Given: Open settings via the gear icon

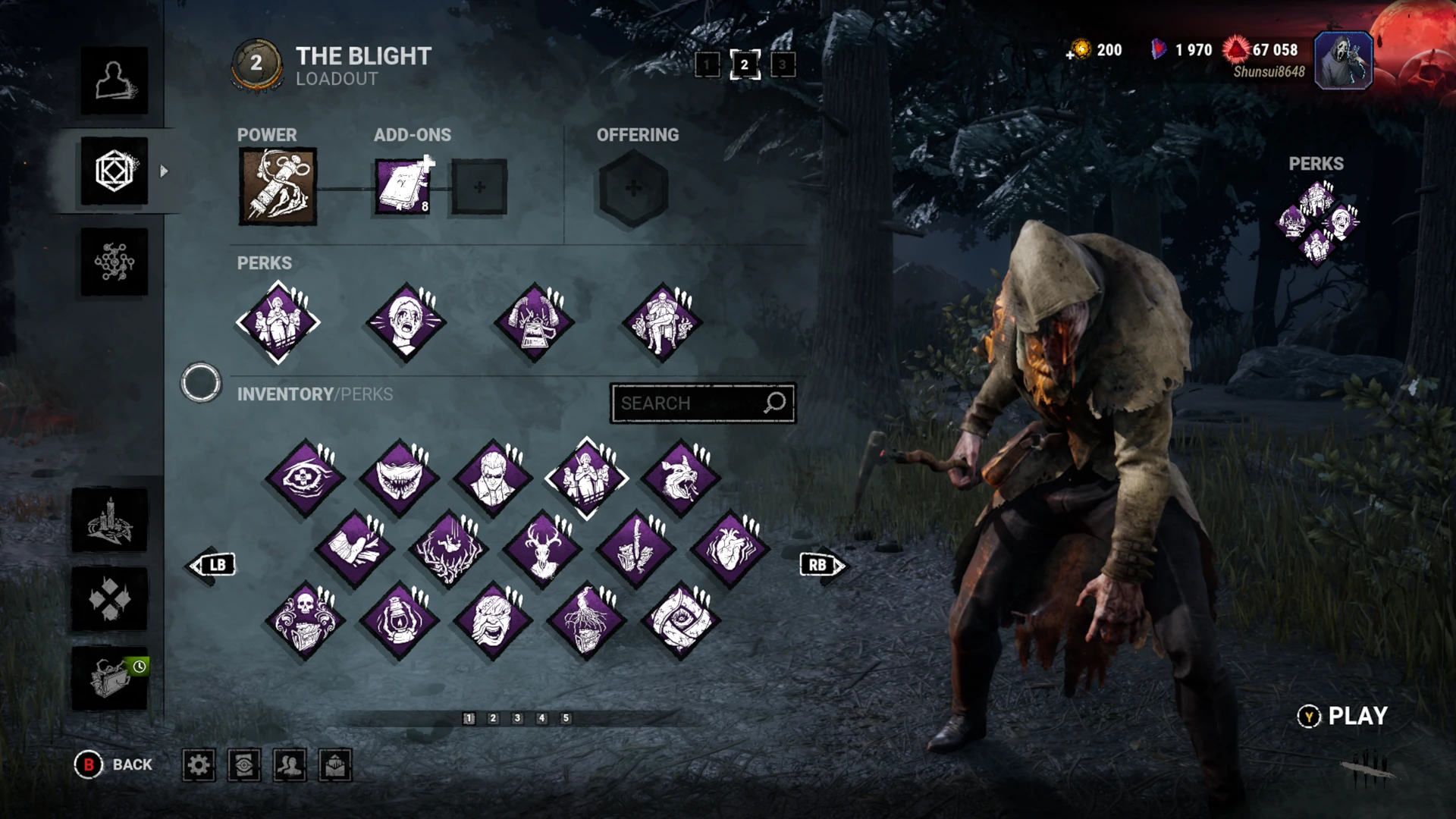Looking at the screenshot, I should click(x=199, y=766).
